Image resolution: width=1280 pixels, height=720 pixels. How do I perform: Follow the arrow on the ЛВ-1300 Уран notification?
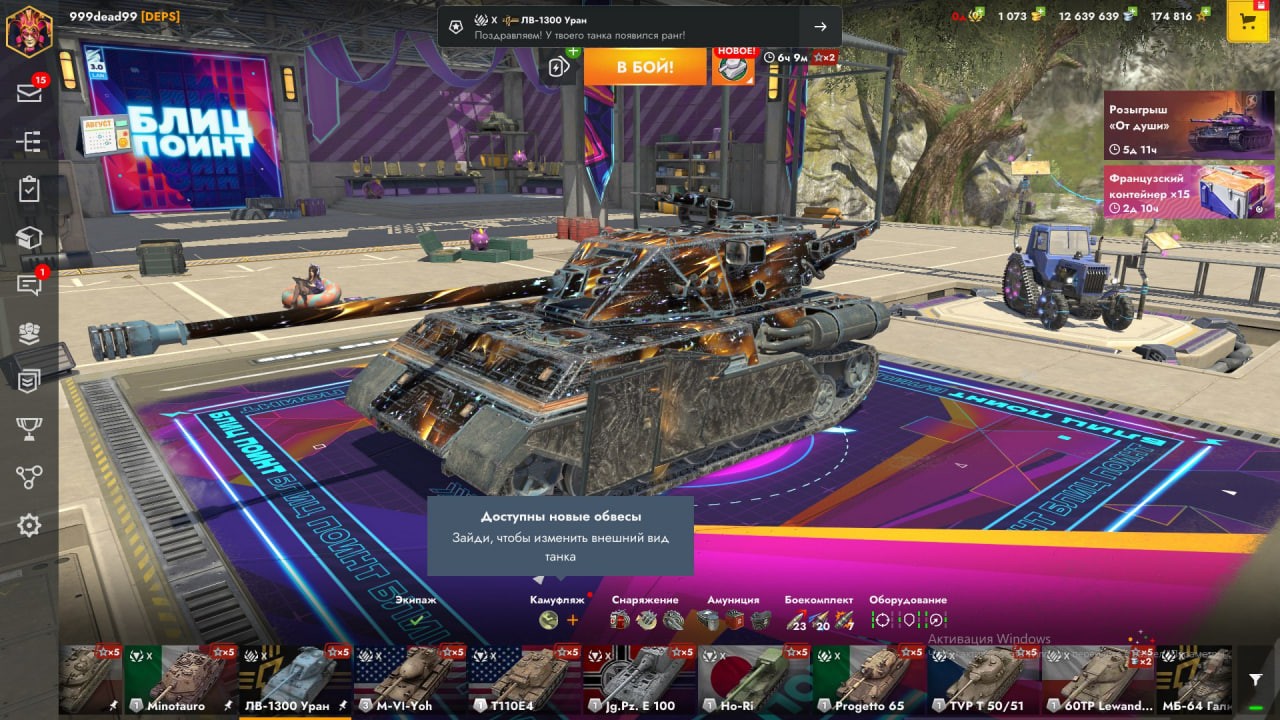click(820, 27)
